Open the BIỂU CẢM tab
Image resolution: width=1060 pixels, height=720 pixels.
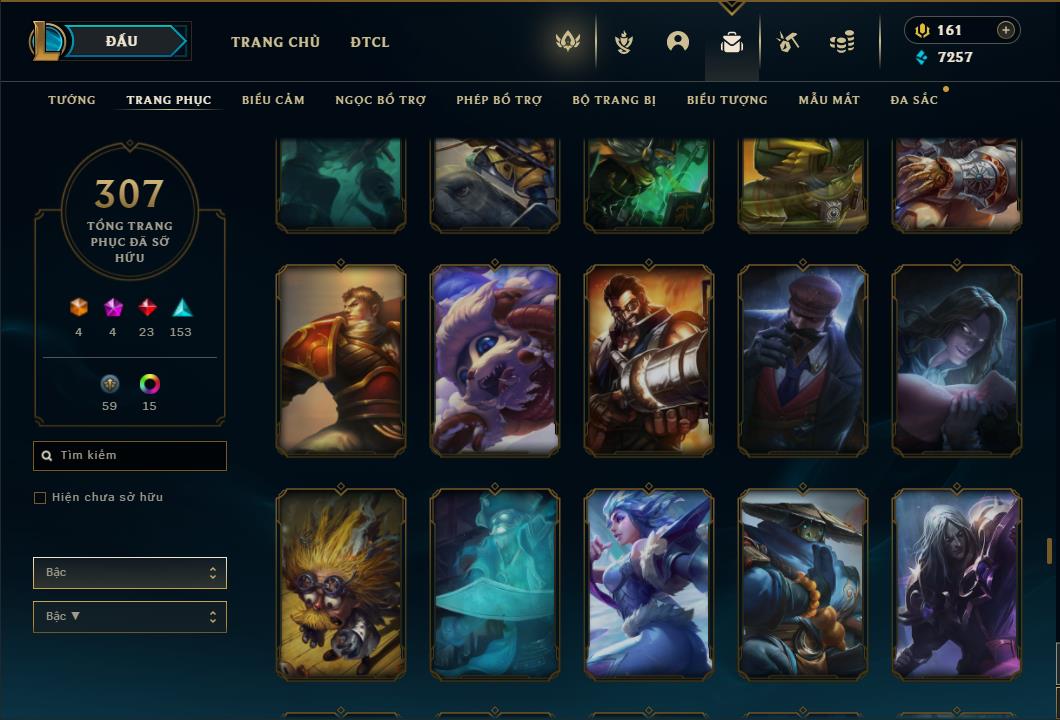(x=273, y=100)
